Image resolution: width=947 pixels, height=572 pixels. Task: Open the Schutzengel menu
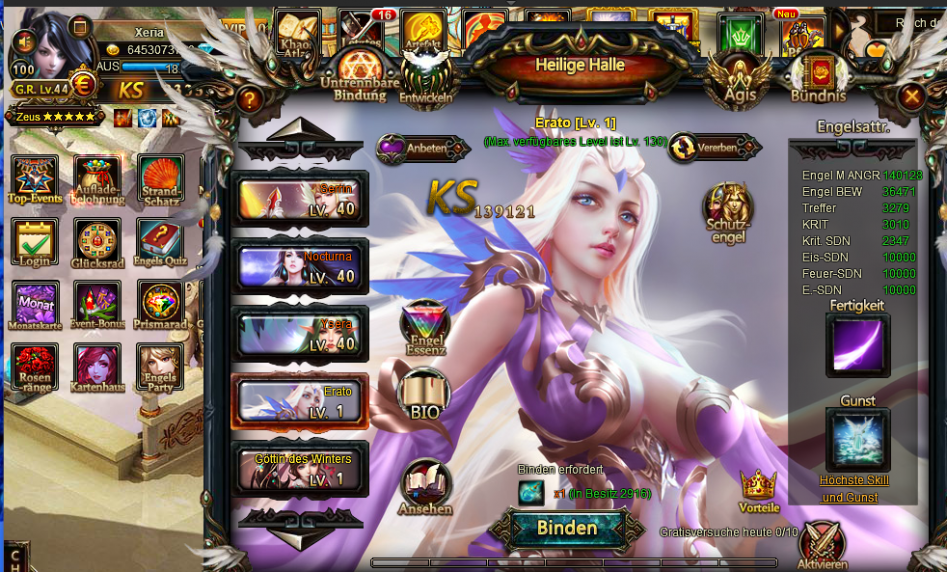727,210
